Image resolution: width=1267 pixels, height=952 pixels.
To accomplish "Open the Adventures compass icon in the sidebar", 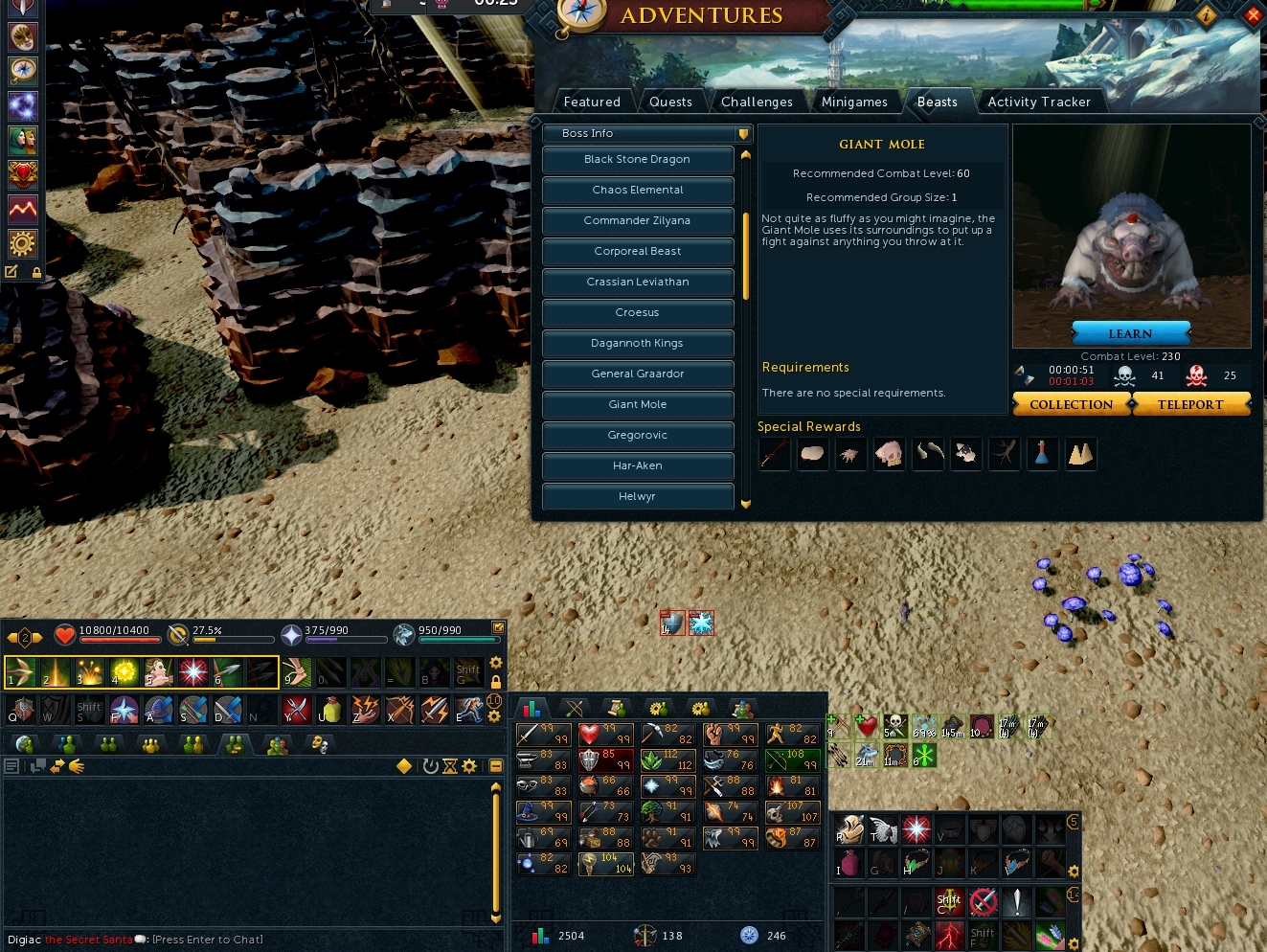I will 21,71.
